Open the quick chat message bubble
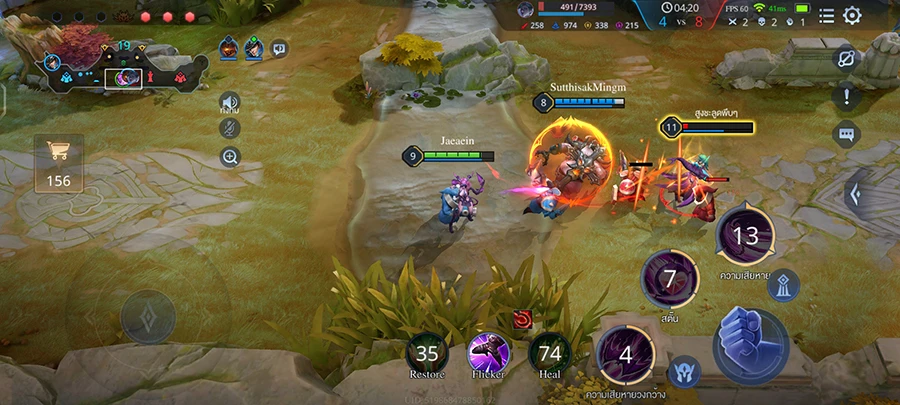The width and height of the screenshot is (900, 405). click(x=847, y=134)
